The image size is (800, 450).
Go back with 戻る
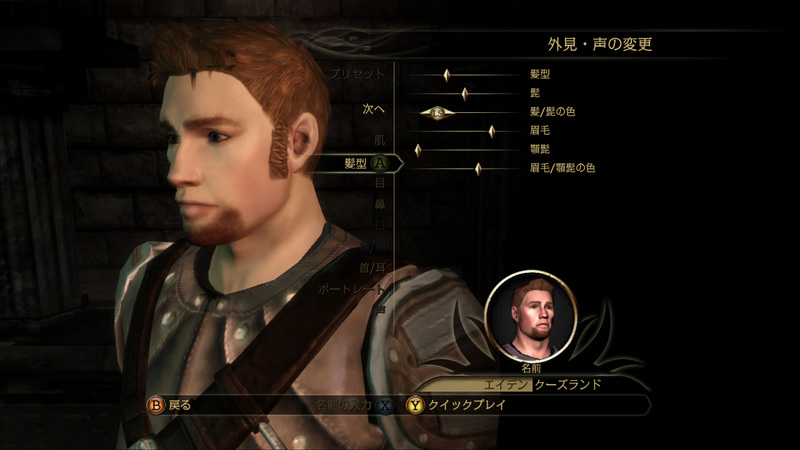(172, 405)
